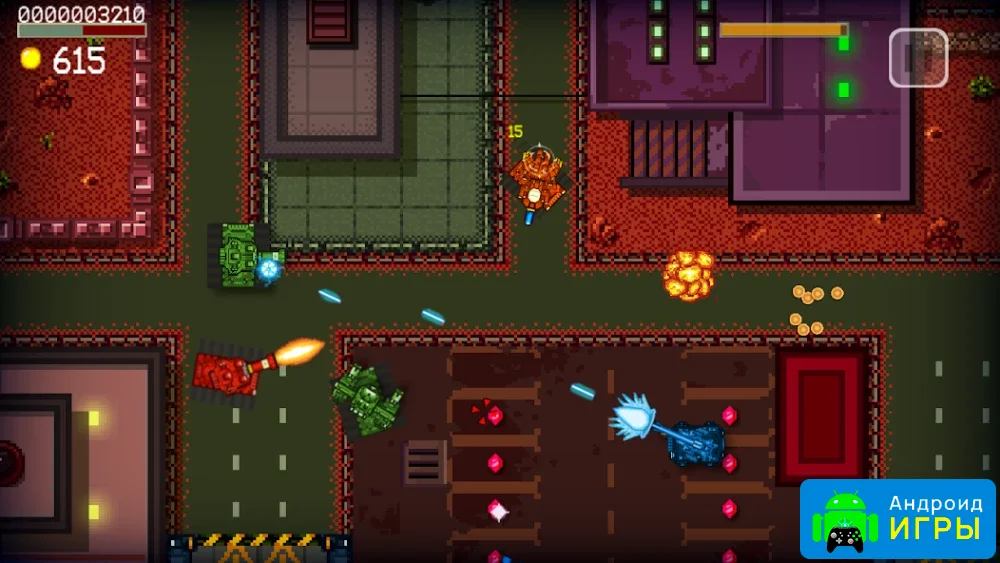The width and height of the screenshot is (1000, 563).
Task: Pause the game with the rounded square button
Action: [x=918, y=58]
